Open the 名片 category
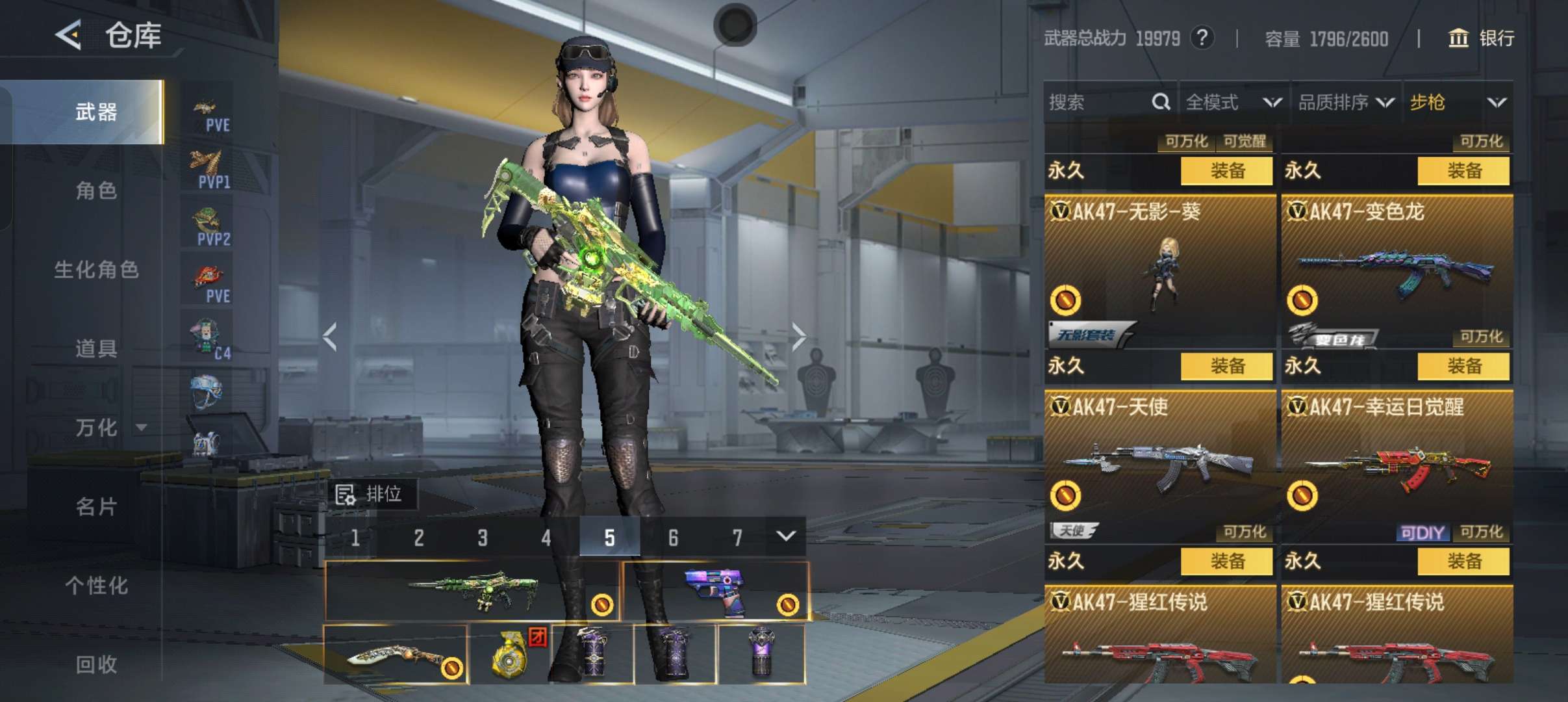 96,506
